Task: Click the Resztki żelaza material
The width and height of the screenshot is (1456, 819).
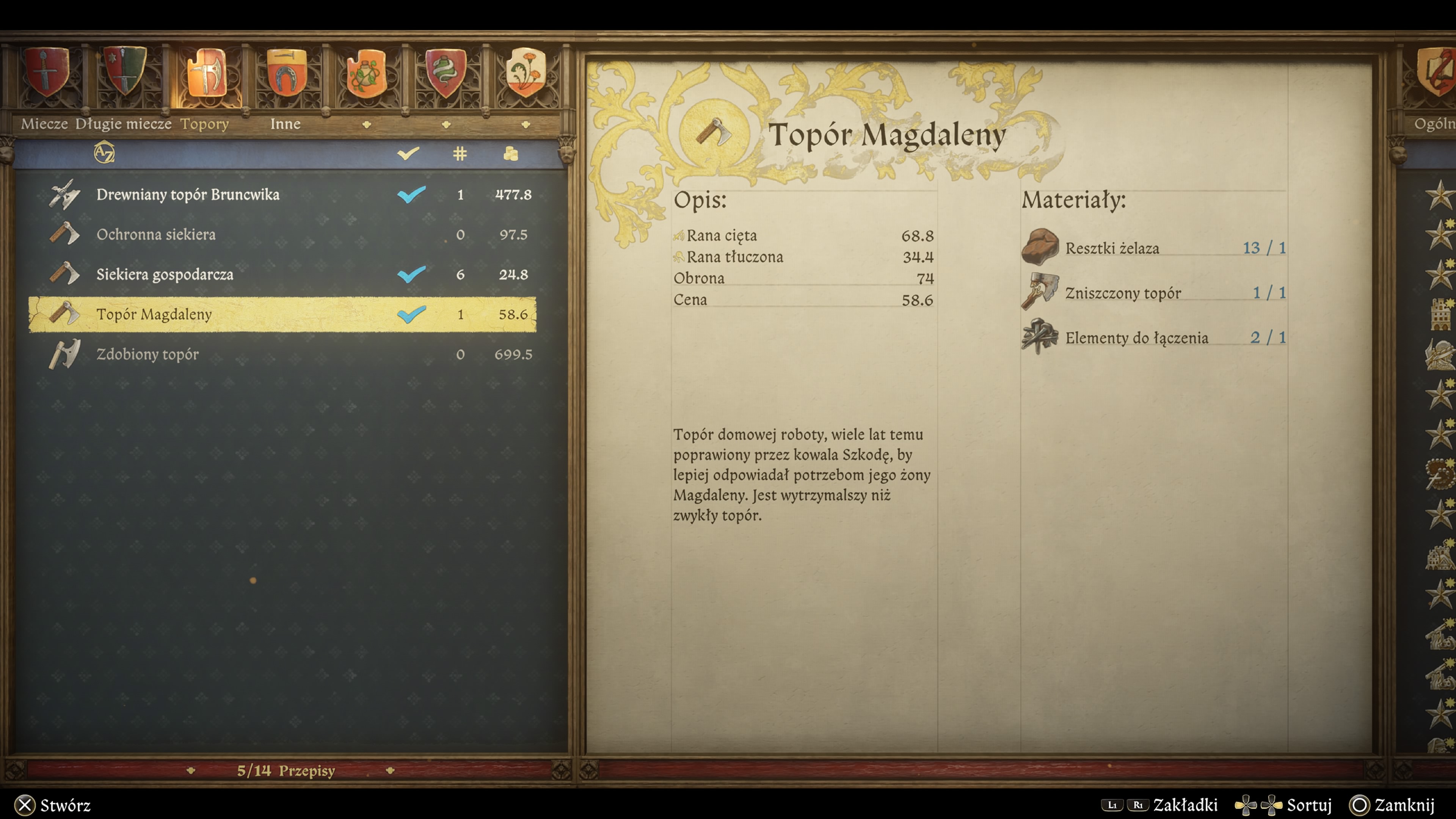Action: click(x=1111, y=248)
